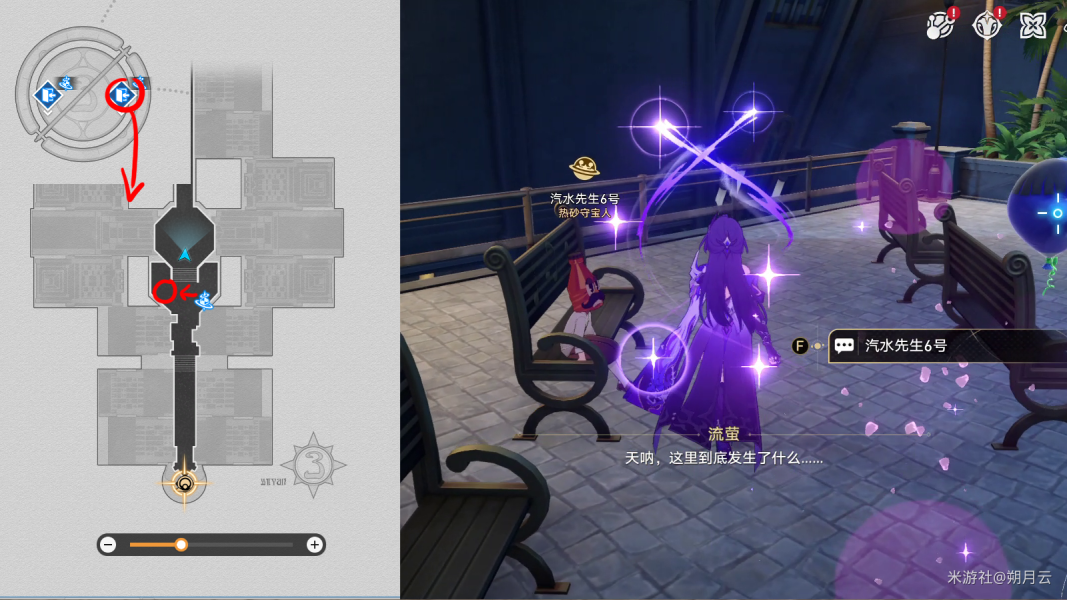The height and width of the screenshot is (600, 1067).
Task: Open the connected-nodes icon with red alert
Action: pyautogui.click(x=941, y=24)
